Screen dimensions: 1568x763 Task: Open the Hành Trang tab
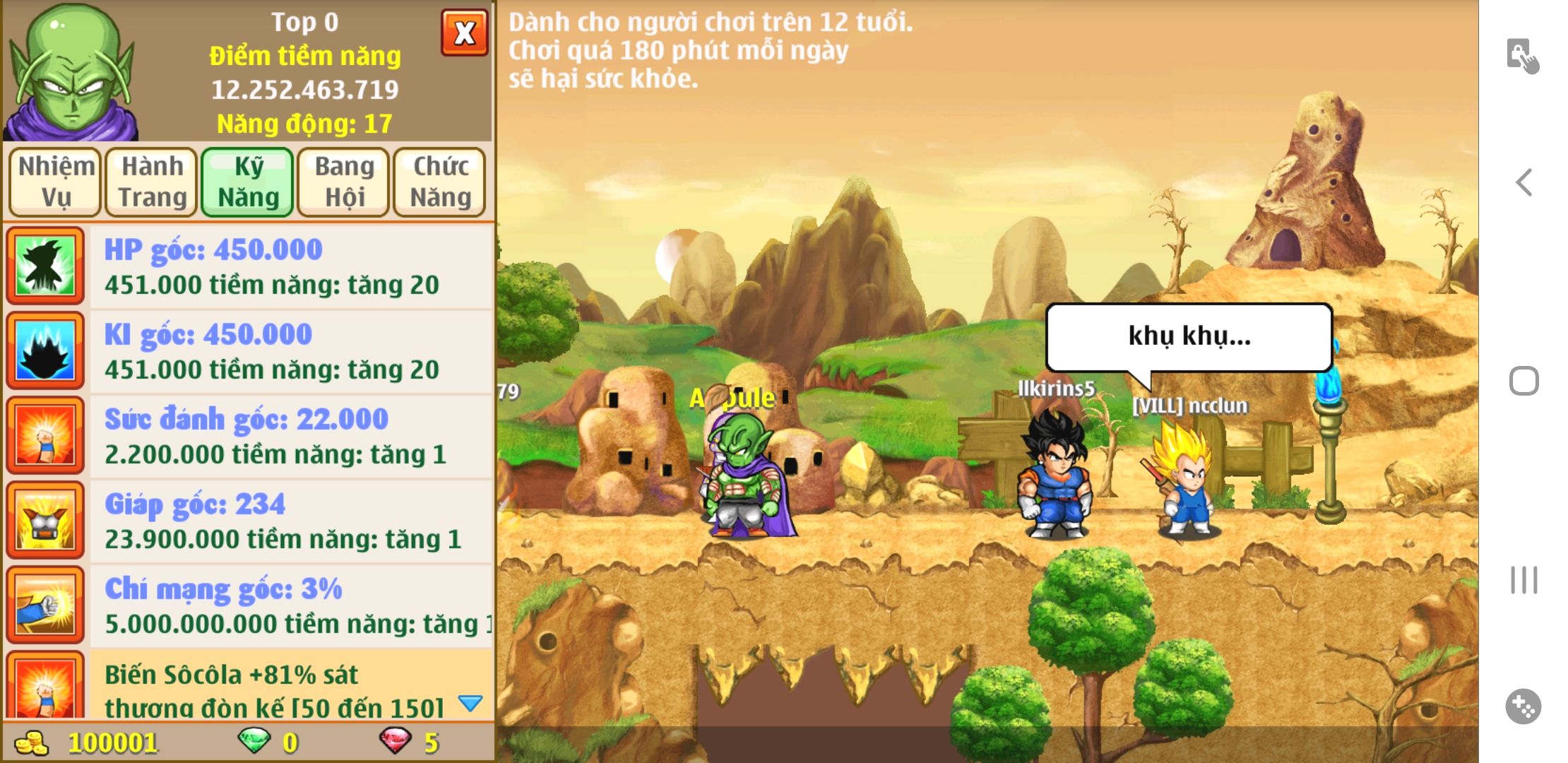152,182
